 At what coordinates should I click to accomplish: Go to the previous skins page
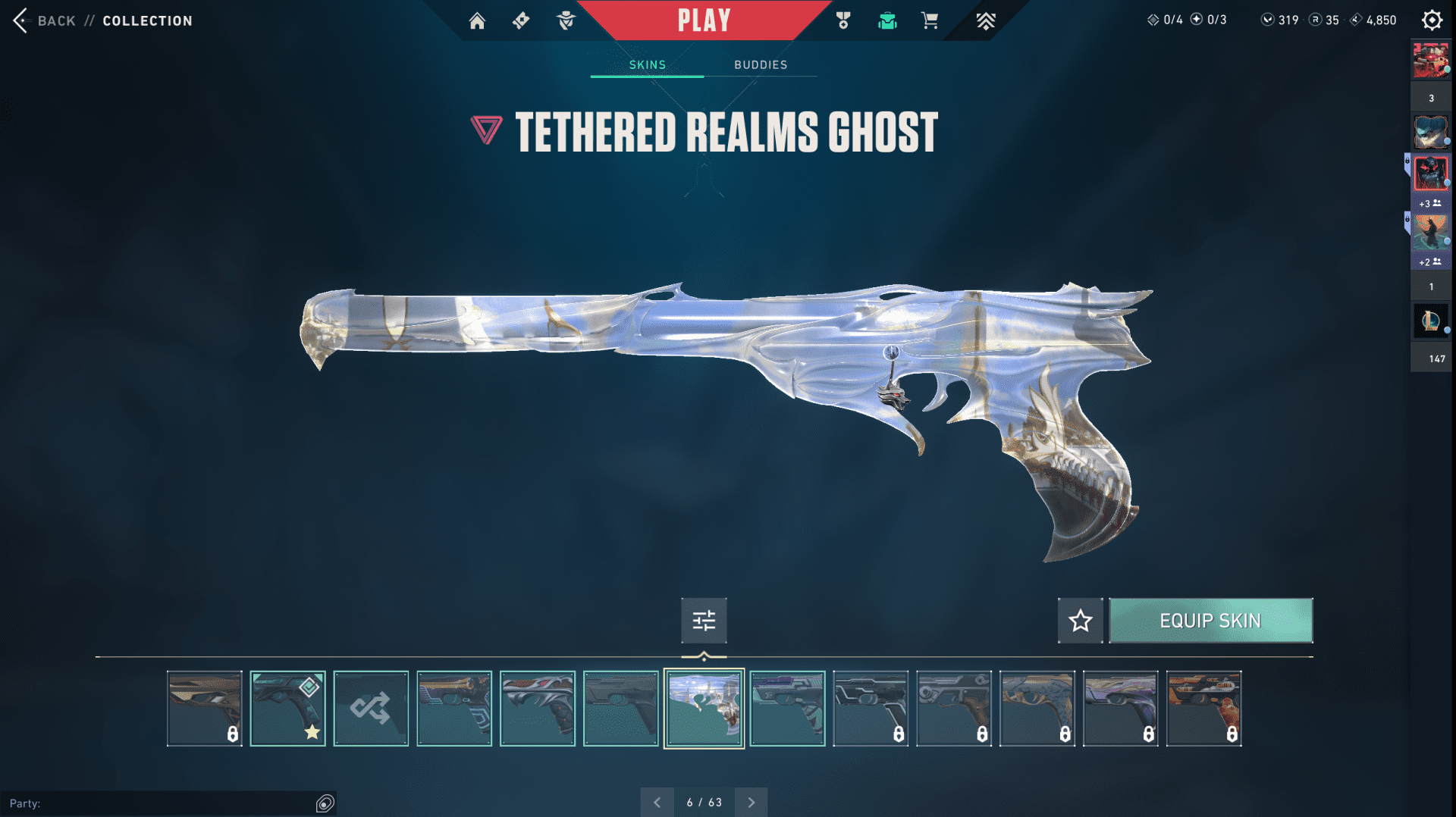657,802
